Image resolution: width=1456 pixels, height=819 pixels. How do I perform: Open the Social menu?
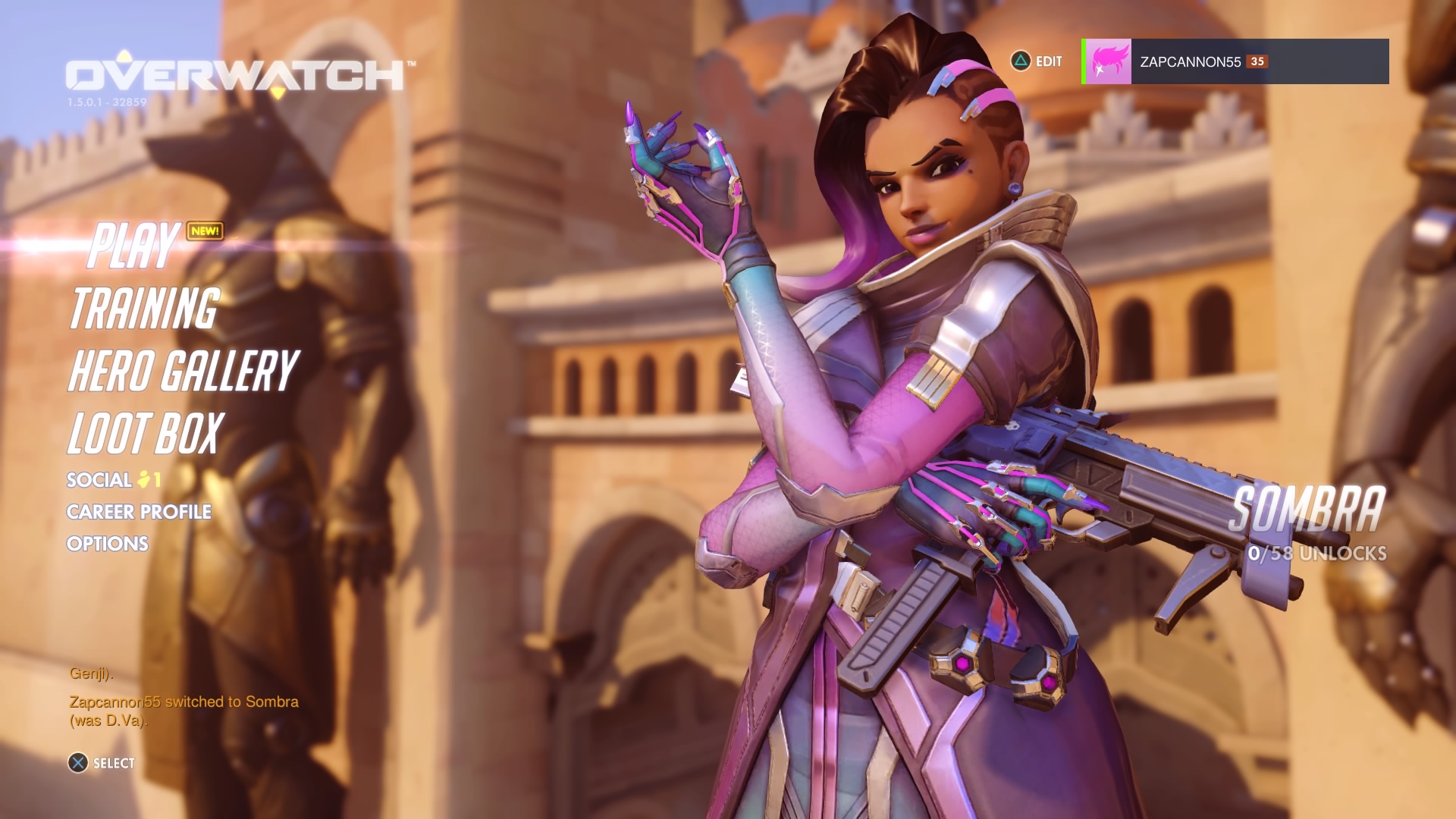(x=99, y=480)
